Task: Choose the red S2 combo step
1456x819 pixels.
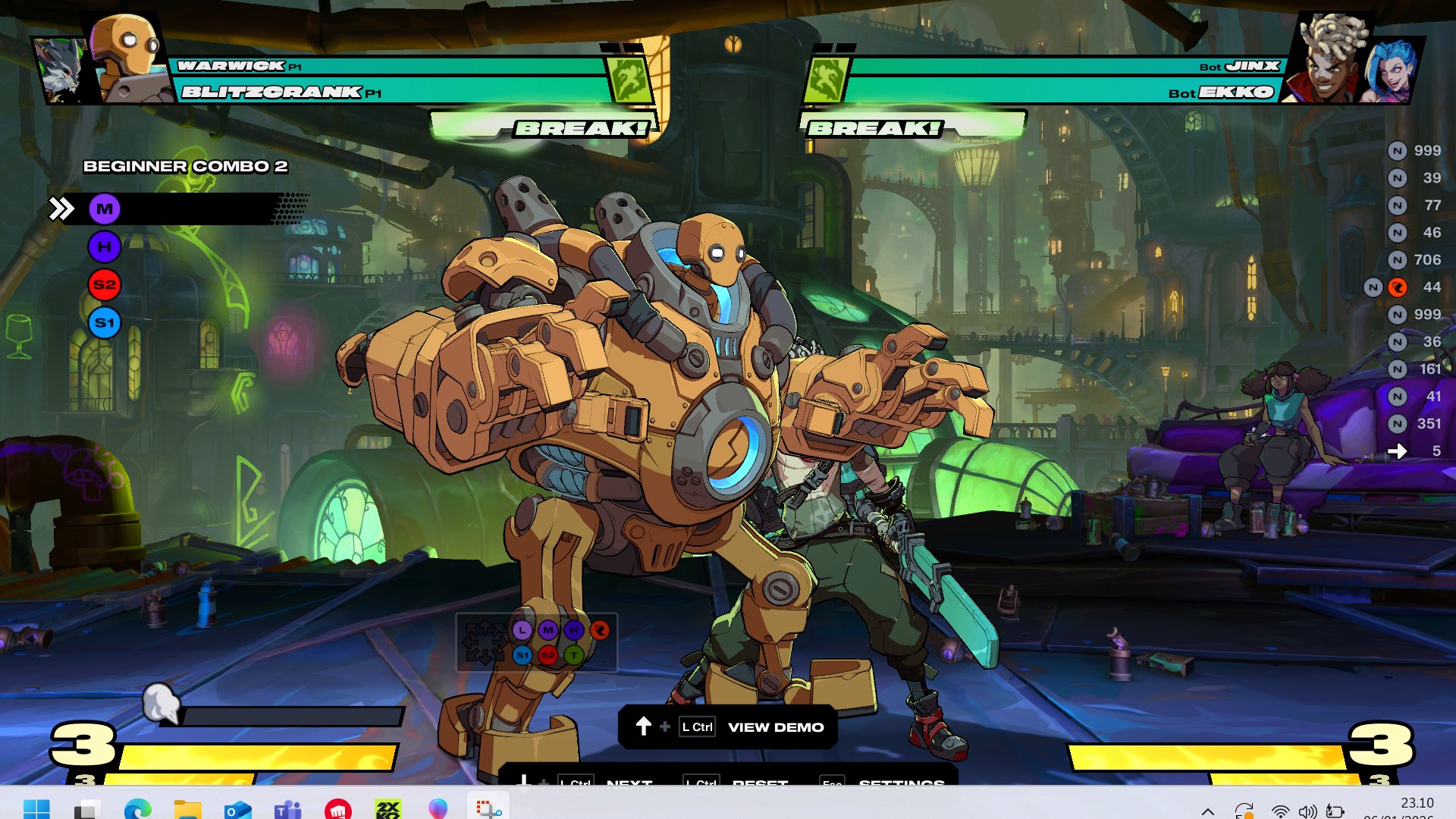Action: [x=105, y=285]
